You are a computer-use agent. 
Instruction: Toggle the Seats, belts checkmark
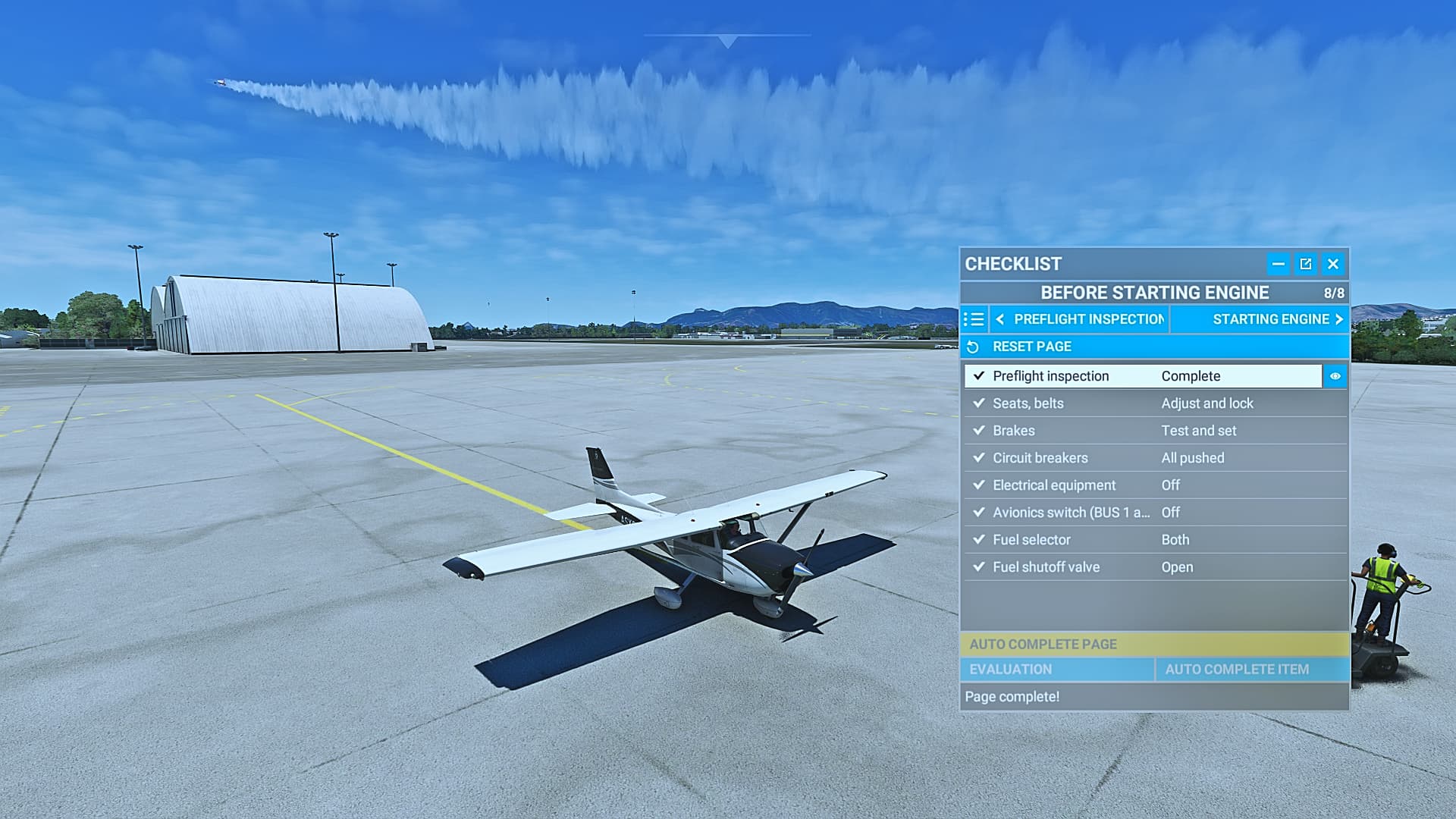pyautogui.click(x=979, y=403)
